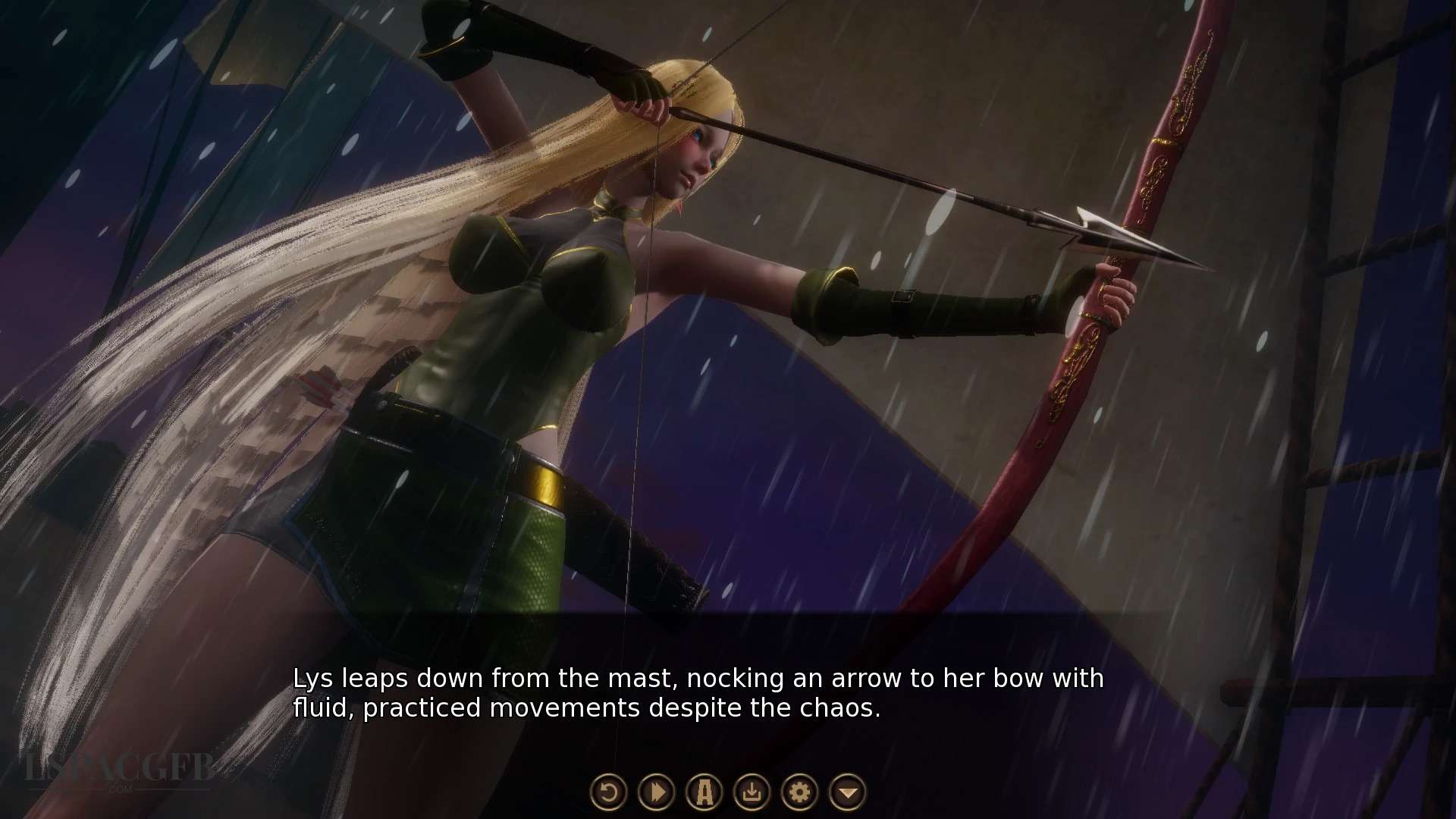Toggle auto-advance with the letter A button
1456x819 pixels.
tap(704, 792)
